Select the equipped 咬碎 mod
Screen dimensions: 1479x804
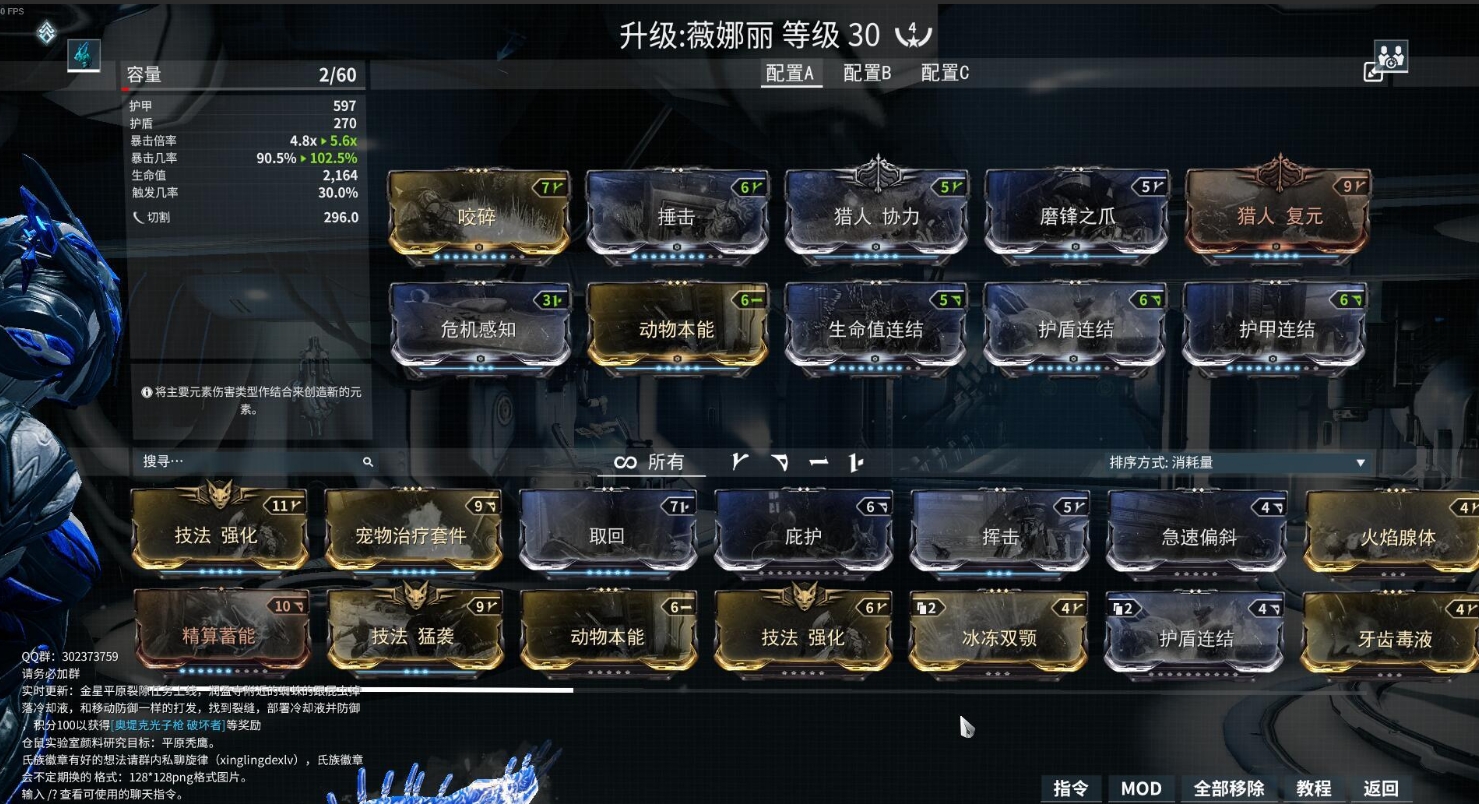[x=477, y=216]
